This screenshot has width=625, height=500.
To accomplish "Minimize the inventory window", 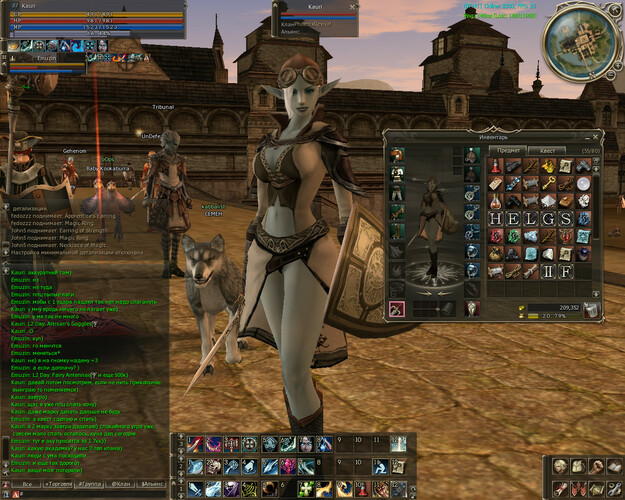I will tap(589, 134).
